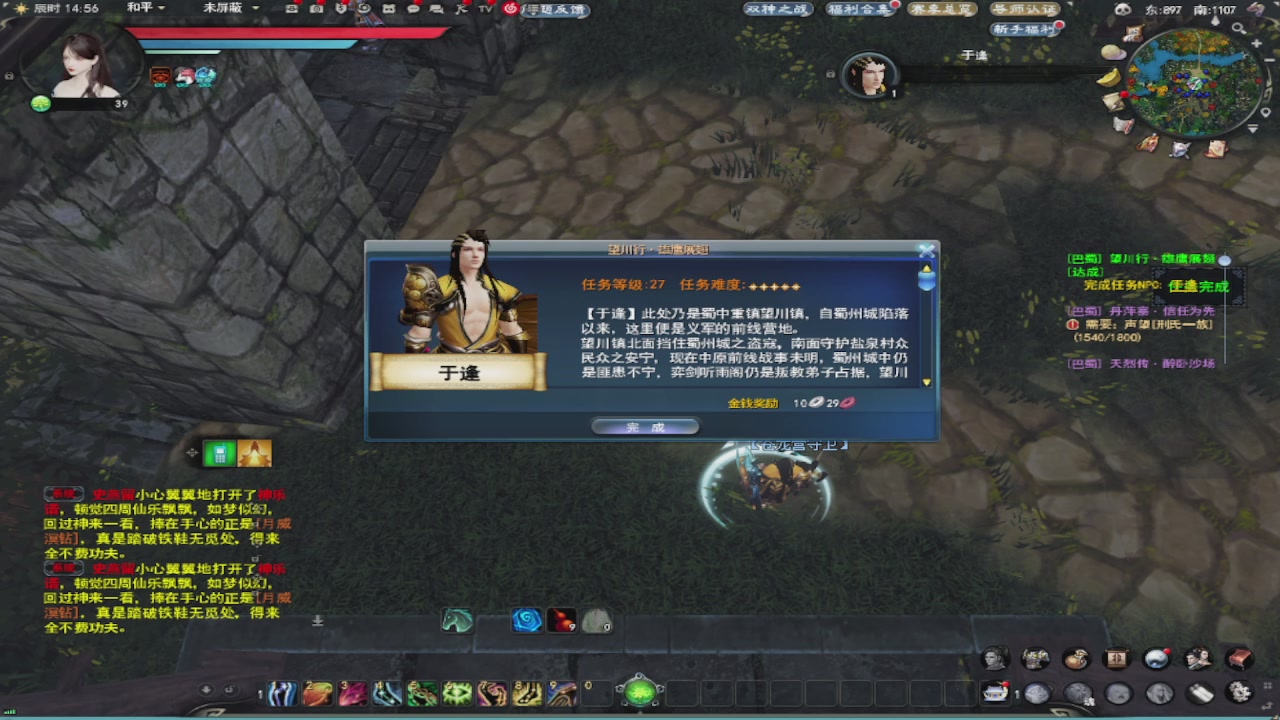Open the inventory bag icon
This screenshot has height=720, width=1280.
[1075, 659]
